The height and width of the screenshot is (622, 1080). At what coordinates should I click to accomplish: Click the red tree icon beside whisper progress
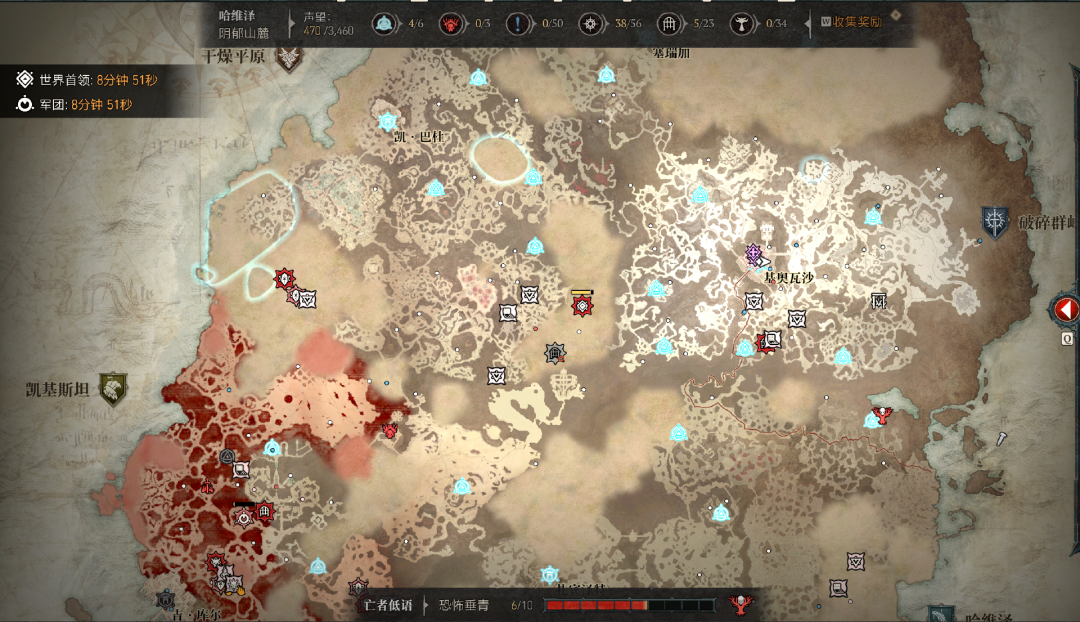tap(741, 604)
